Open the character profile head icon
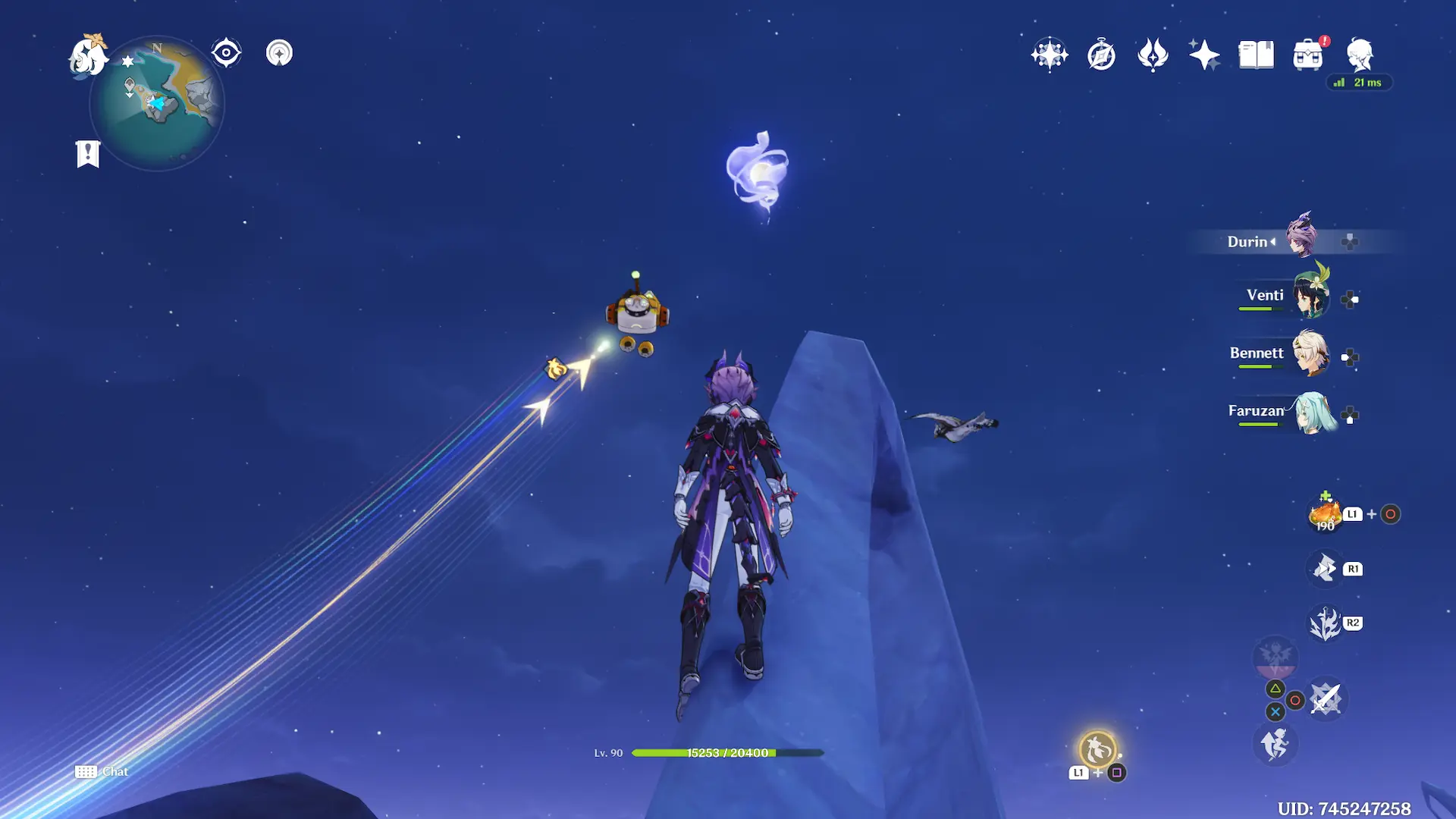The width and height of the screenshot is (1456, 819). tap(1360, 55)
